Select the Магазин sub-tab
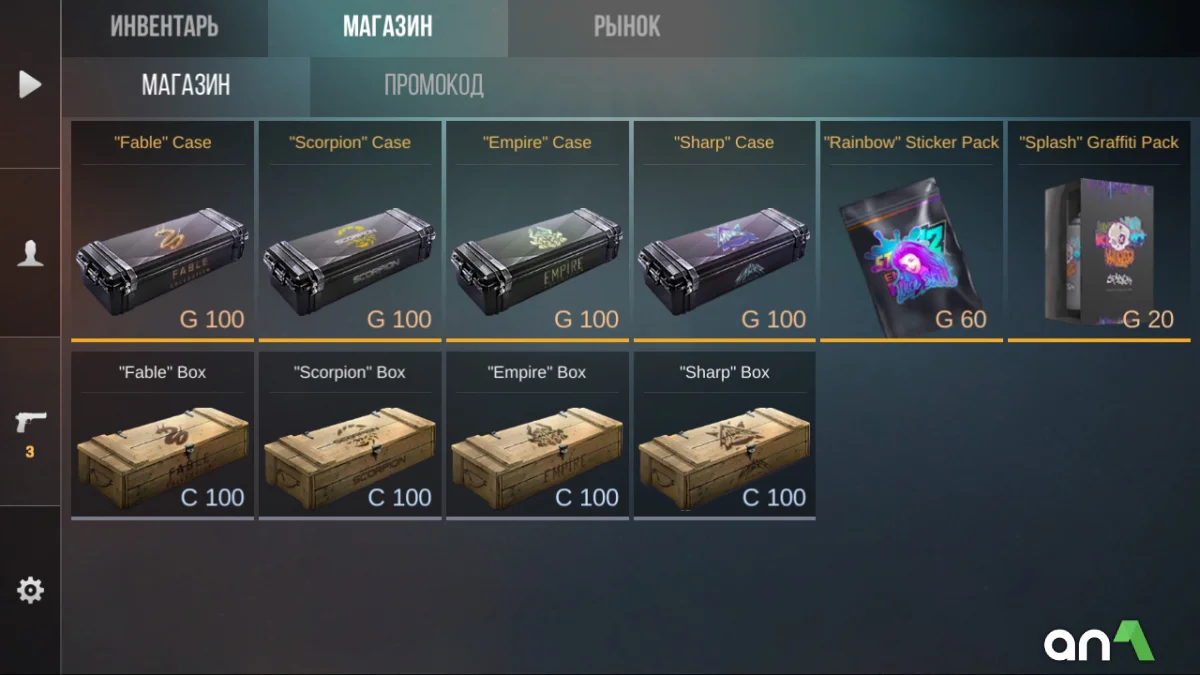 (x=186, y=86)
